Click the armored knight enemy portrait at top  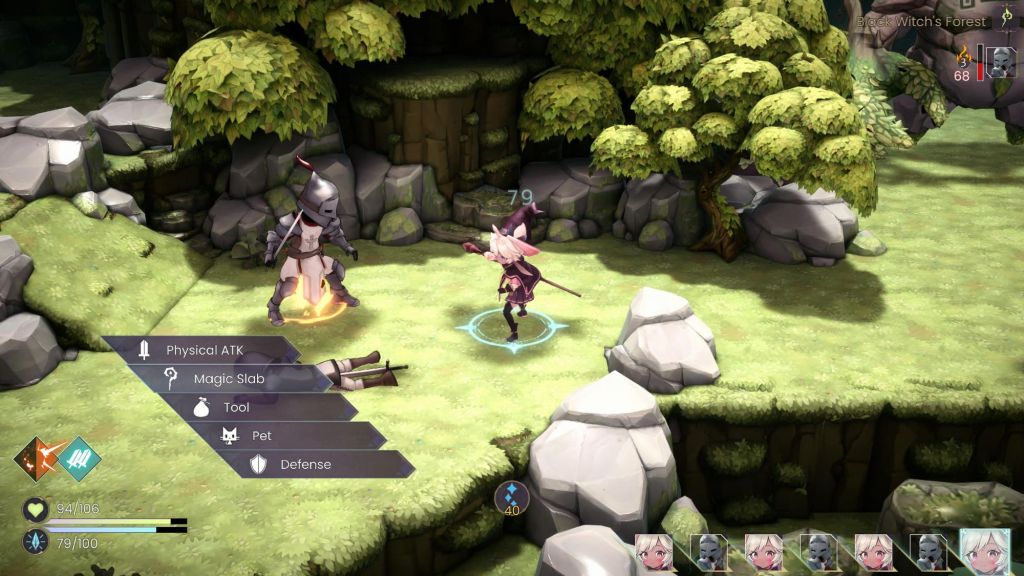pos(1000,62)
